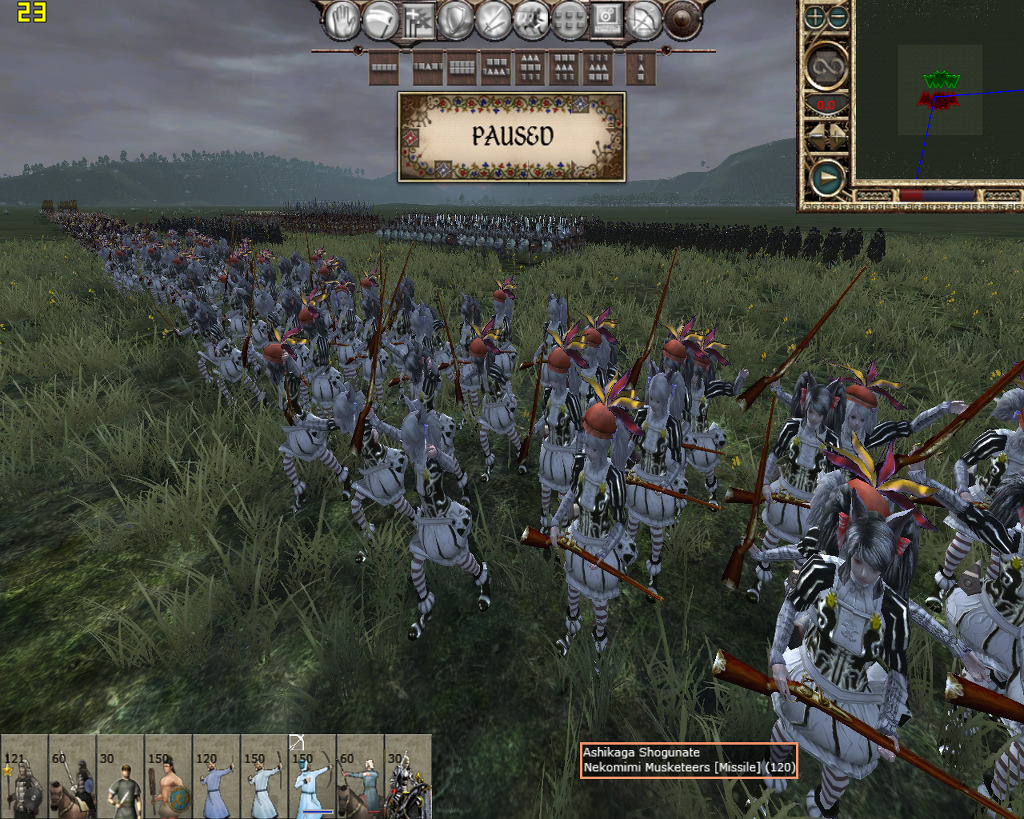Viewport: 1024px width, 819px height.
Task: Click the red and green armies on minimap
Action: click(939, 89)
